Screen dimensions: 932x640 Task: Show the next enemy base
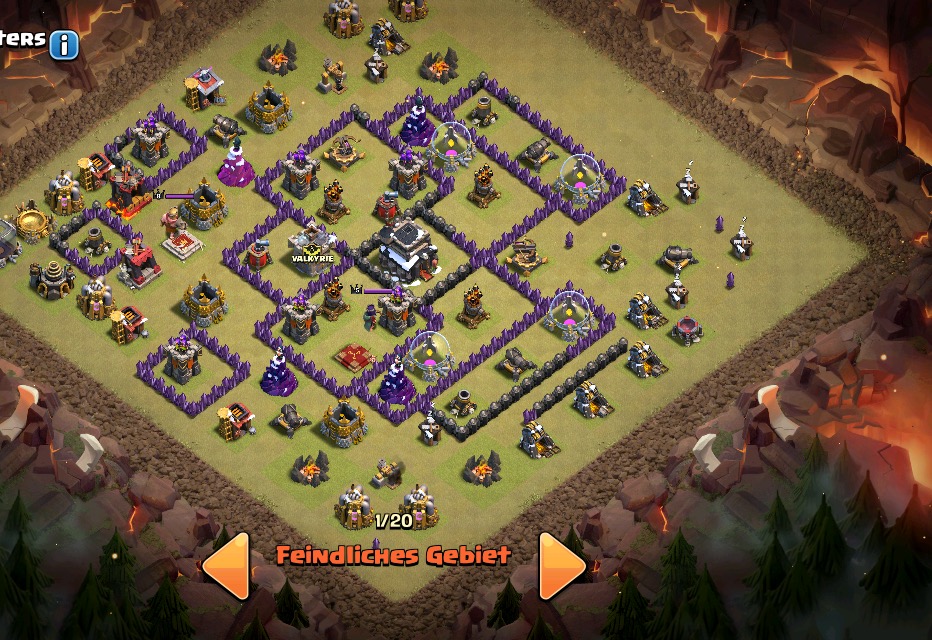click(x=561, y=566)
